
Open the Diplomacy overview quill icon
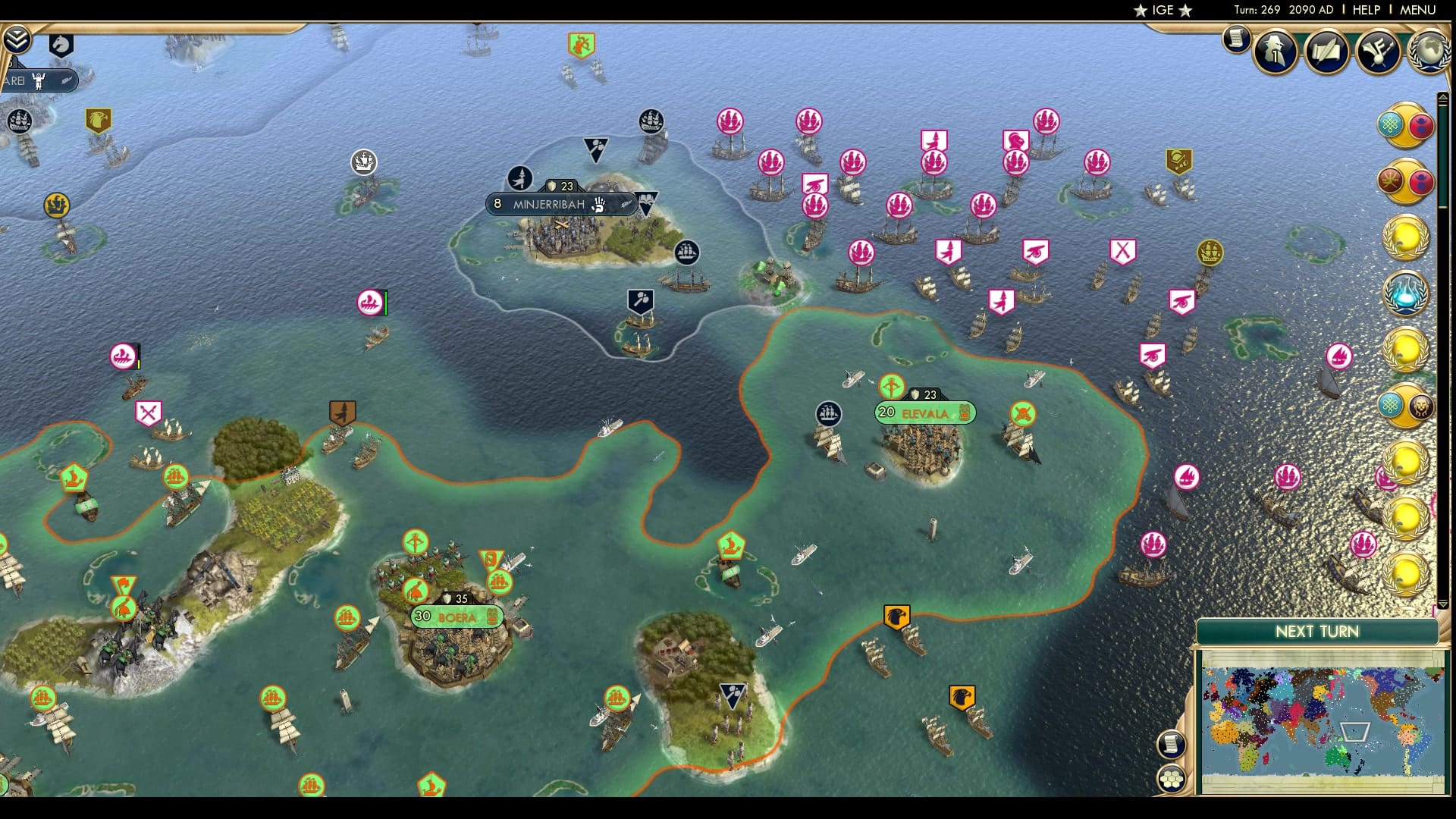tap(1325, 52)
